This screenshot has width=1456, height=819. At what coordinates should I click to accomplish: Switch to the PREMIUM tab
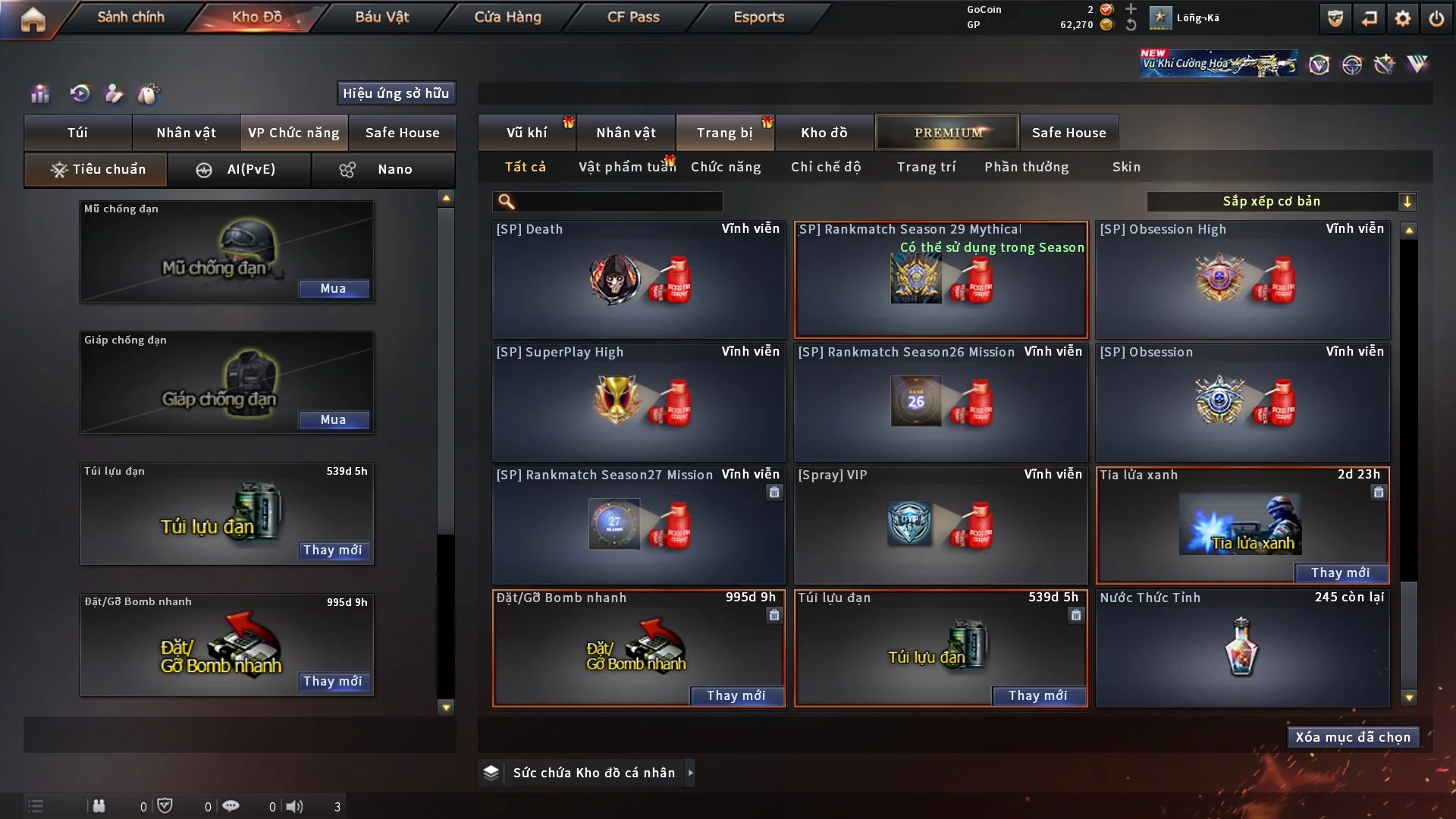coord(948,133)
